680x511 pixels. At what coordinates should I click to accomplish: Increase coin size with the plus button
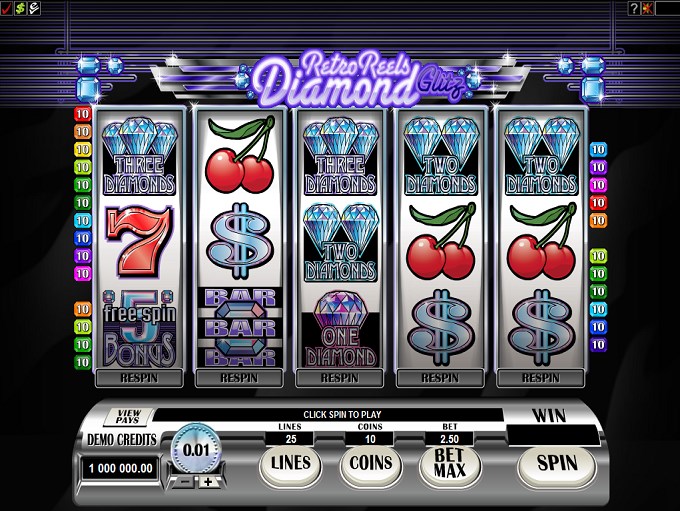pos(207,482)
